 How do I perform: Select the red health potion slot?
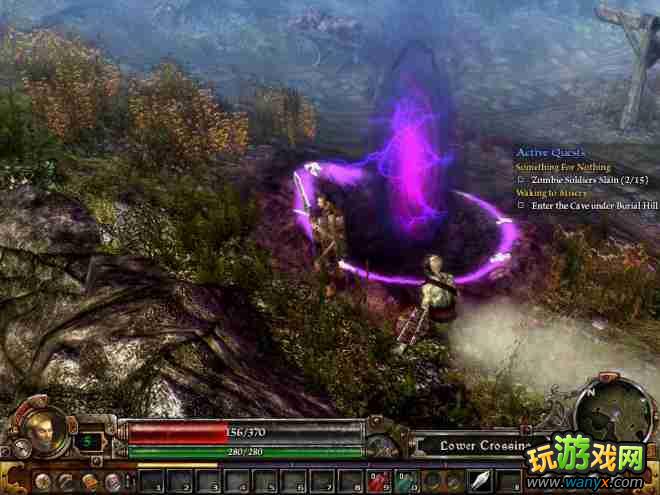point(379,481)
